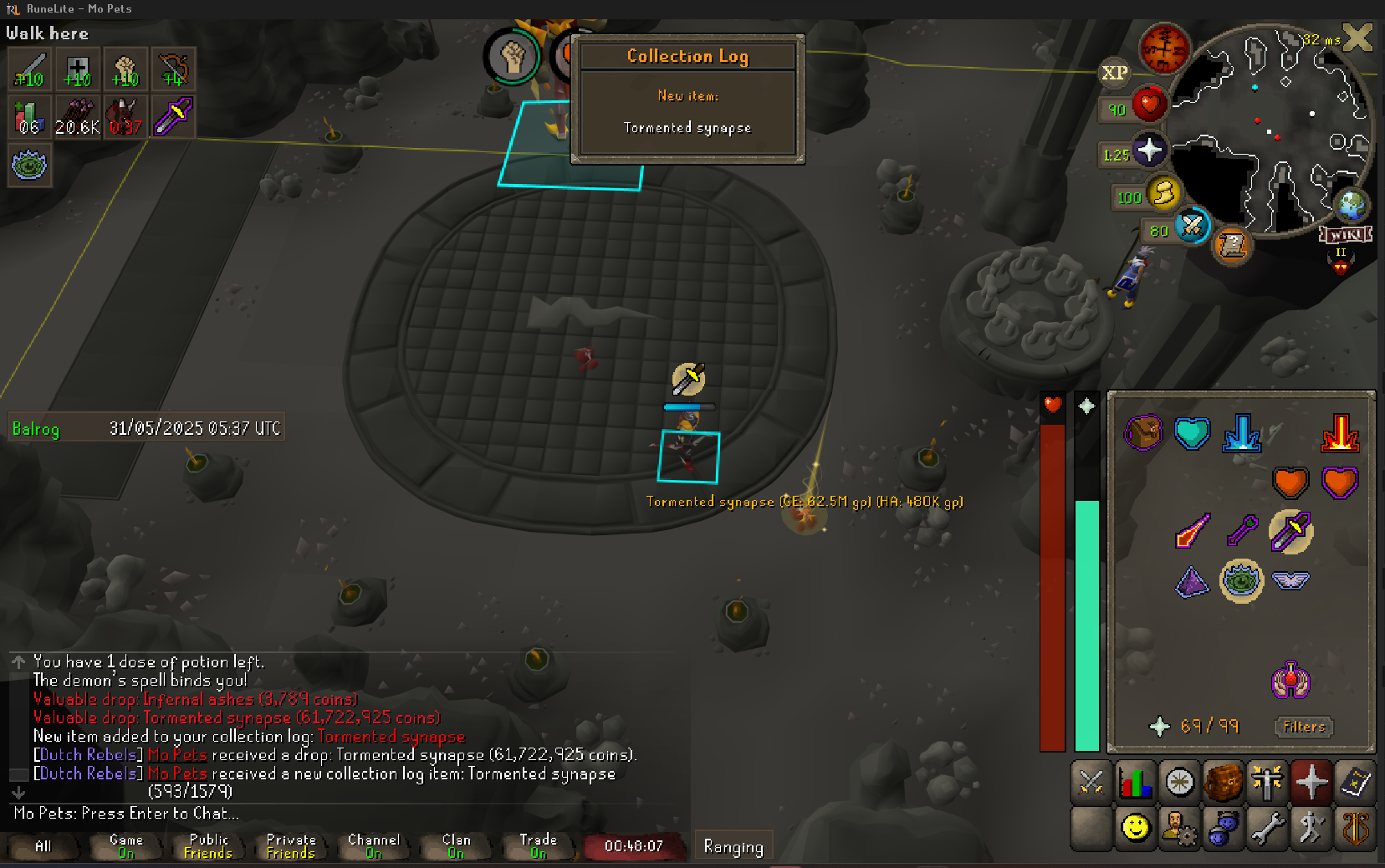Open the Filters button in prayer panel
Viewport: 1385px width, 868px height.
(x=1304, y=727)
